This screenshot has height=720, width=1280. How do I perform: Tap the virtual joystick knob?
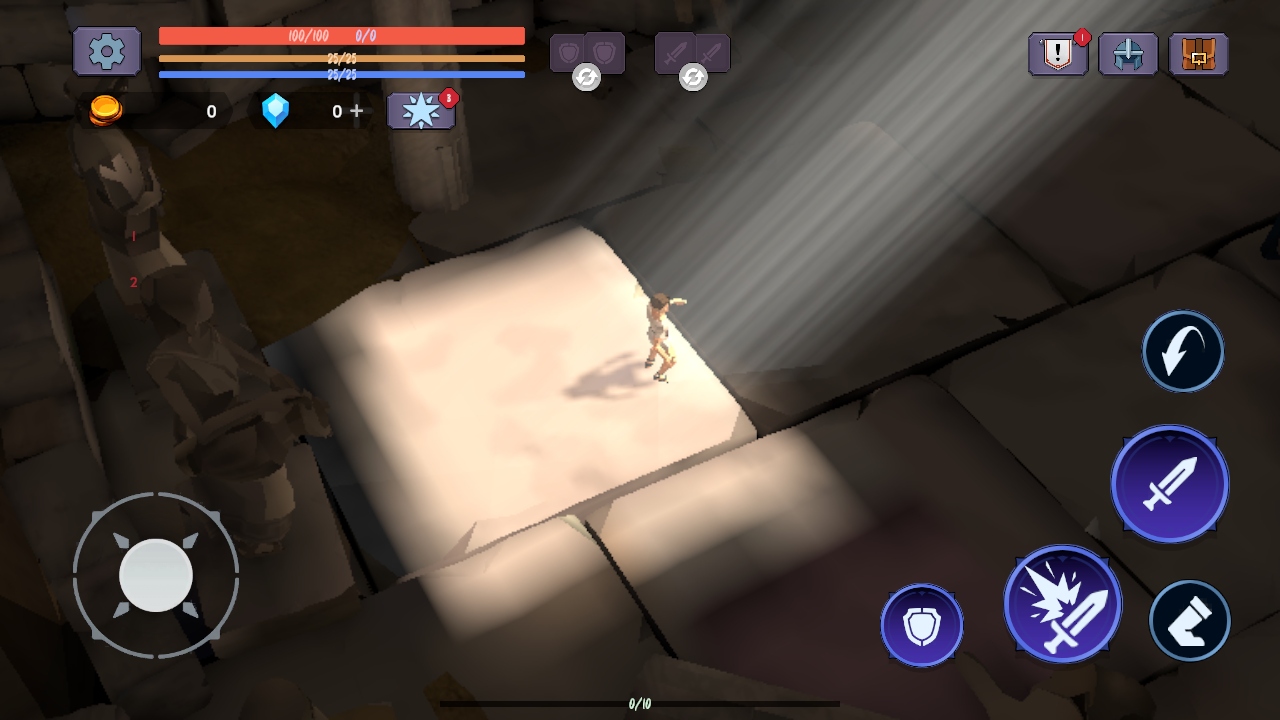click(156, 575)
